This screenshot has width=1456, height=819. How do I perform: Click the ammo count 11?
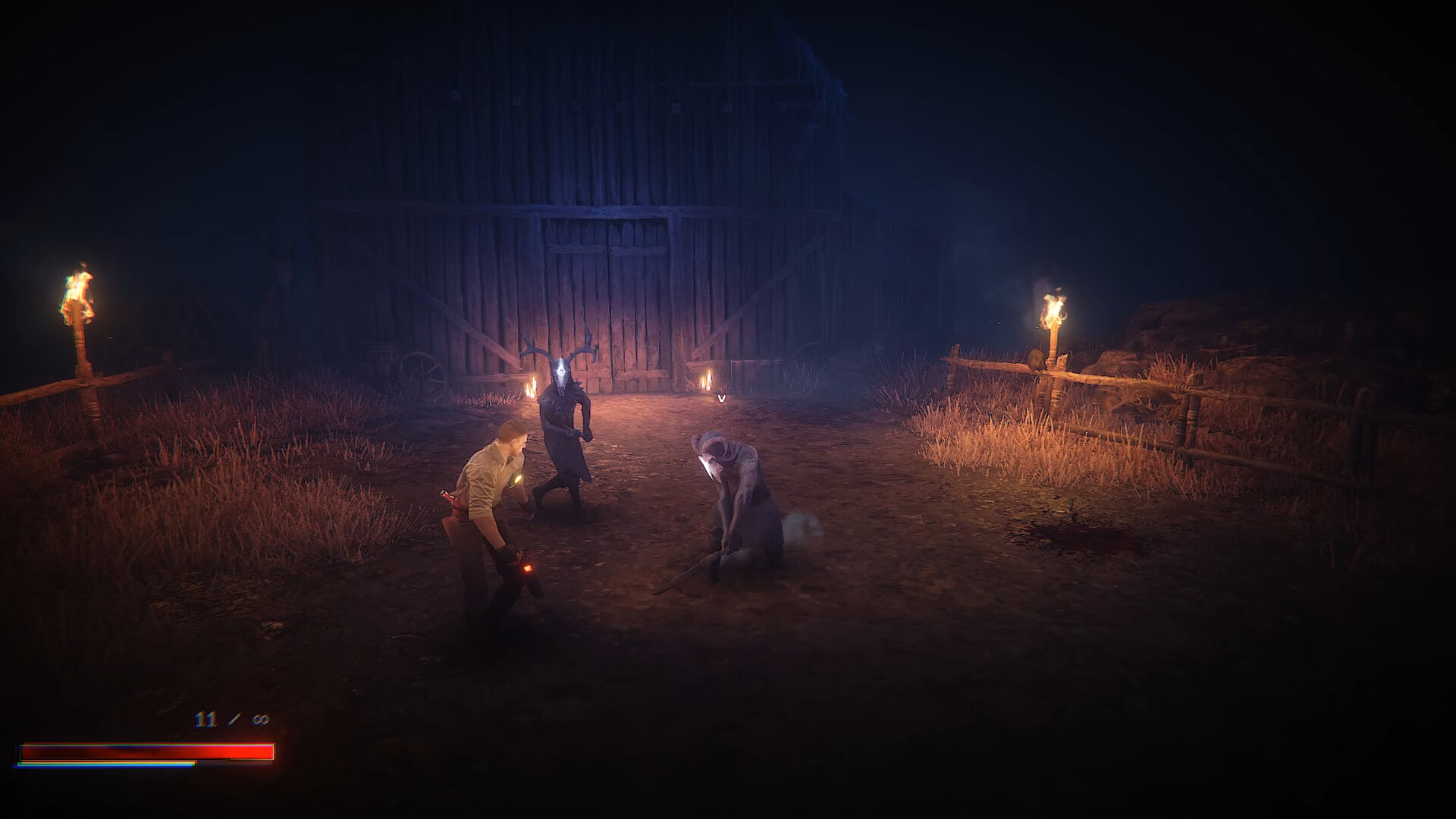tap(205, 718)
